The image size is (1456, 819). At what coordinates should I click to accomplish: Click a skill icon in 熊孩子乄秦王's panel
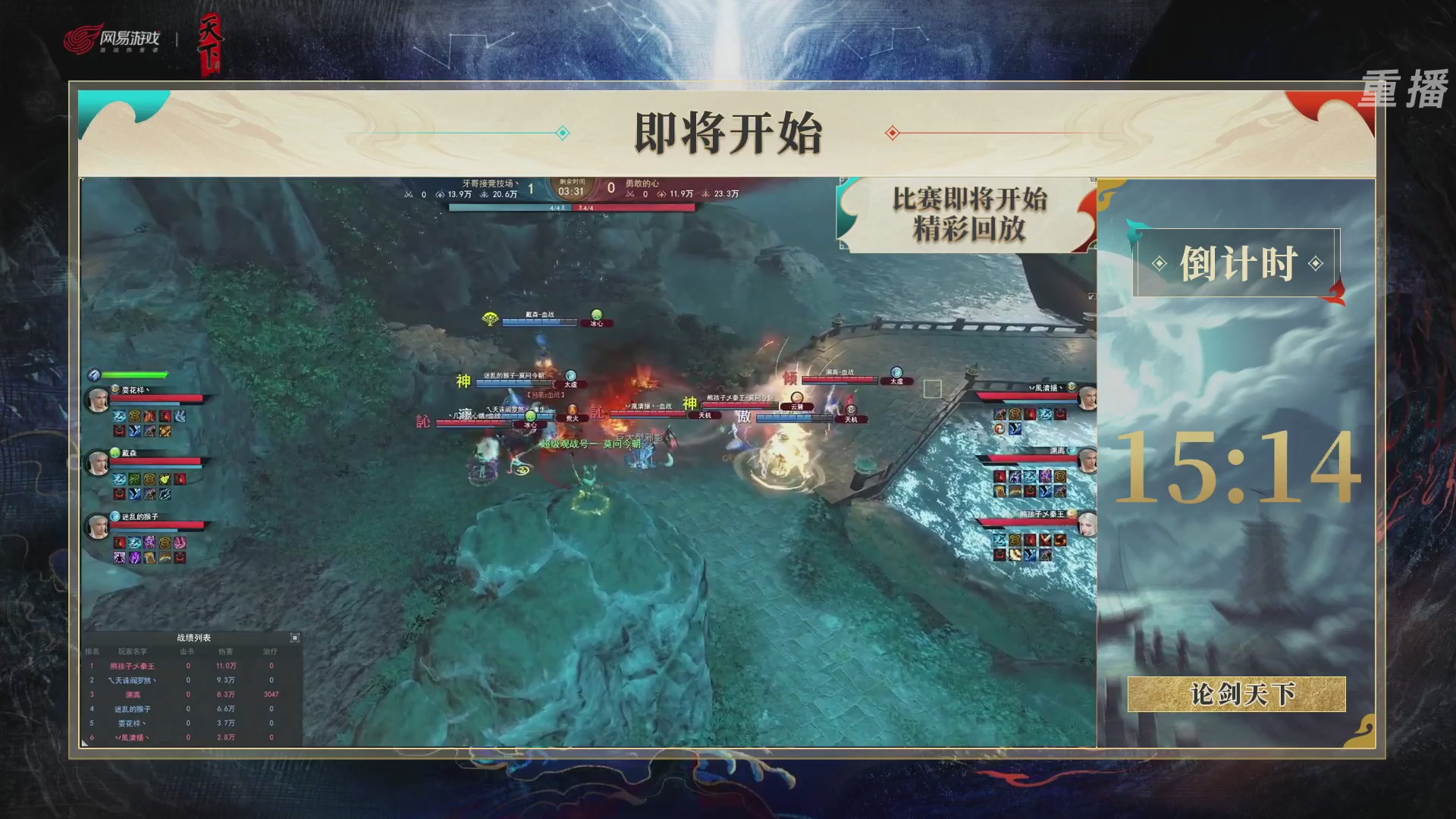pos(1000,538)
